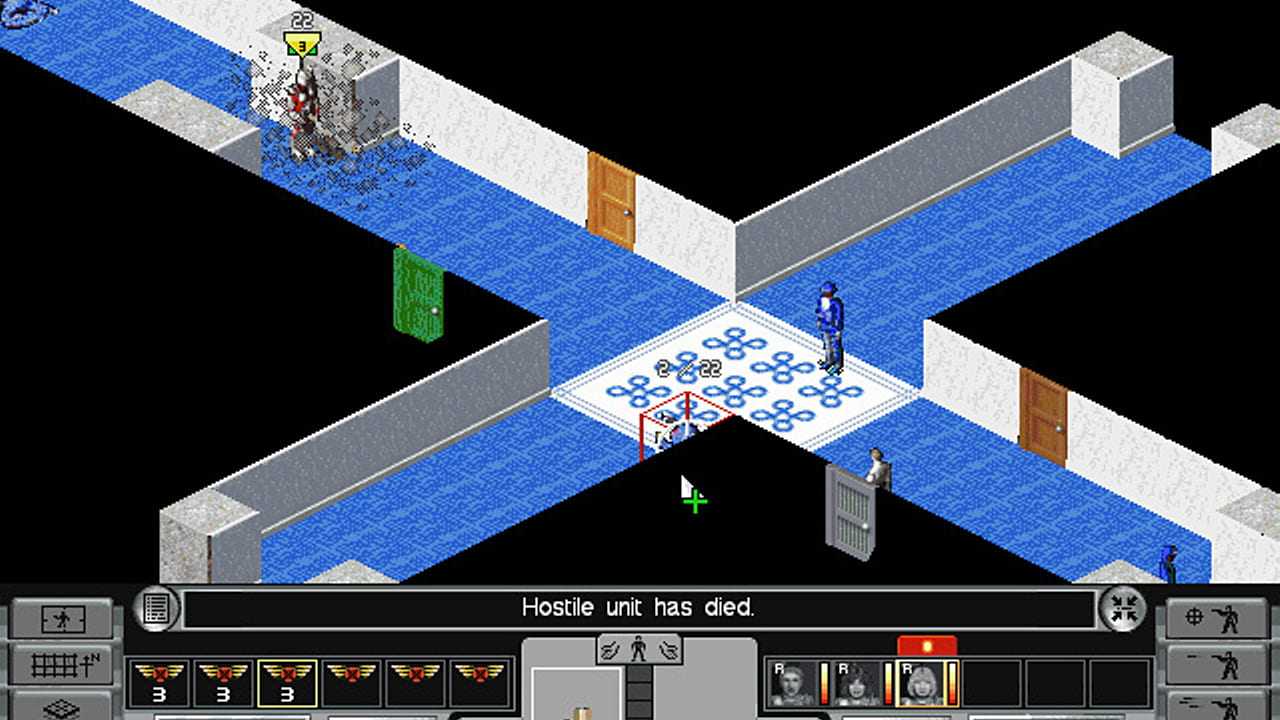The width and height of the screenshot is (1280, 720).
Task: Toggle the map grid overlay button
Action: click(62, 663)
